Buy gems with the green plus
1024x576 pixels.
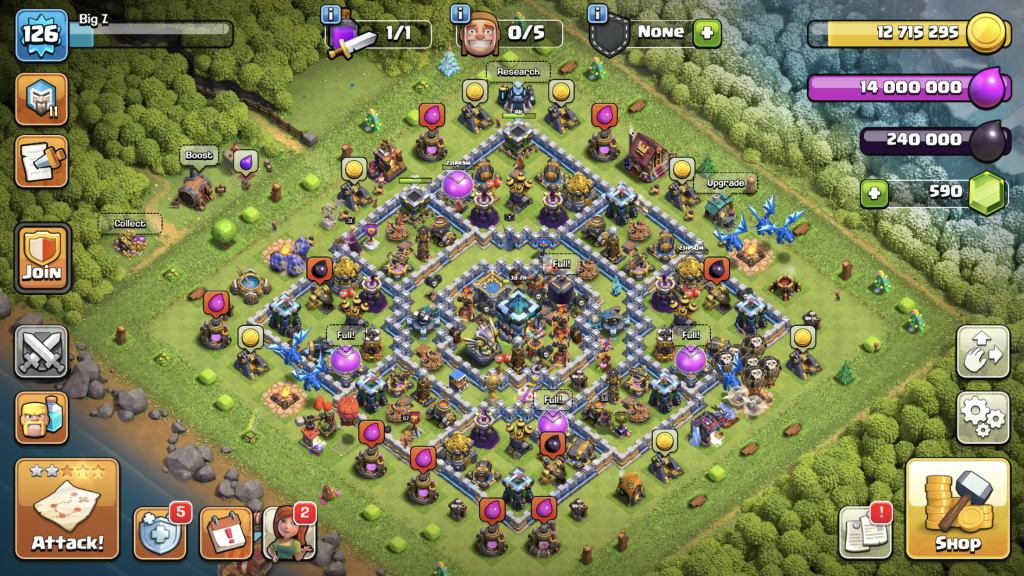[874, 191]
